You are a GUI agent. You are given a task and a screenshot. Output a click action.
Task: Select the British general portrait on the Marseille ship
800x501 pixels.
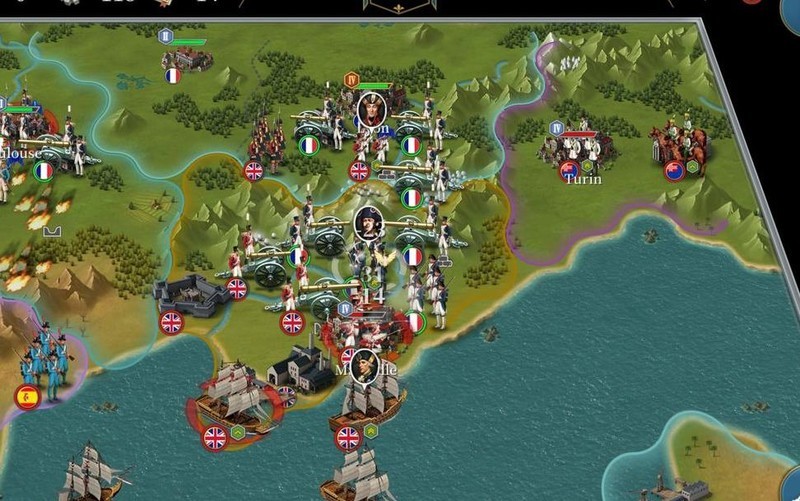(x=364, y=364)
